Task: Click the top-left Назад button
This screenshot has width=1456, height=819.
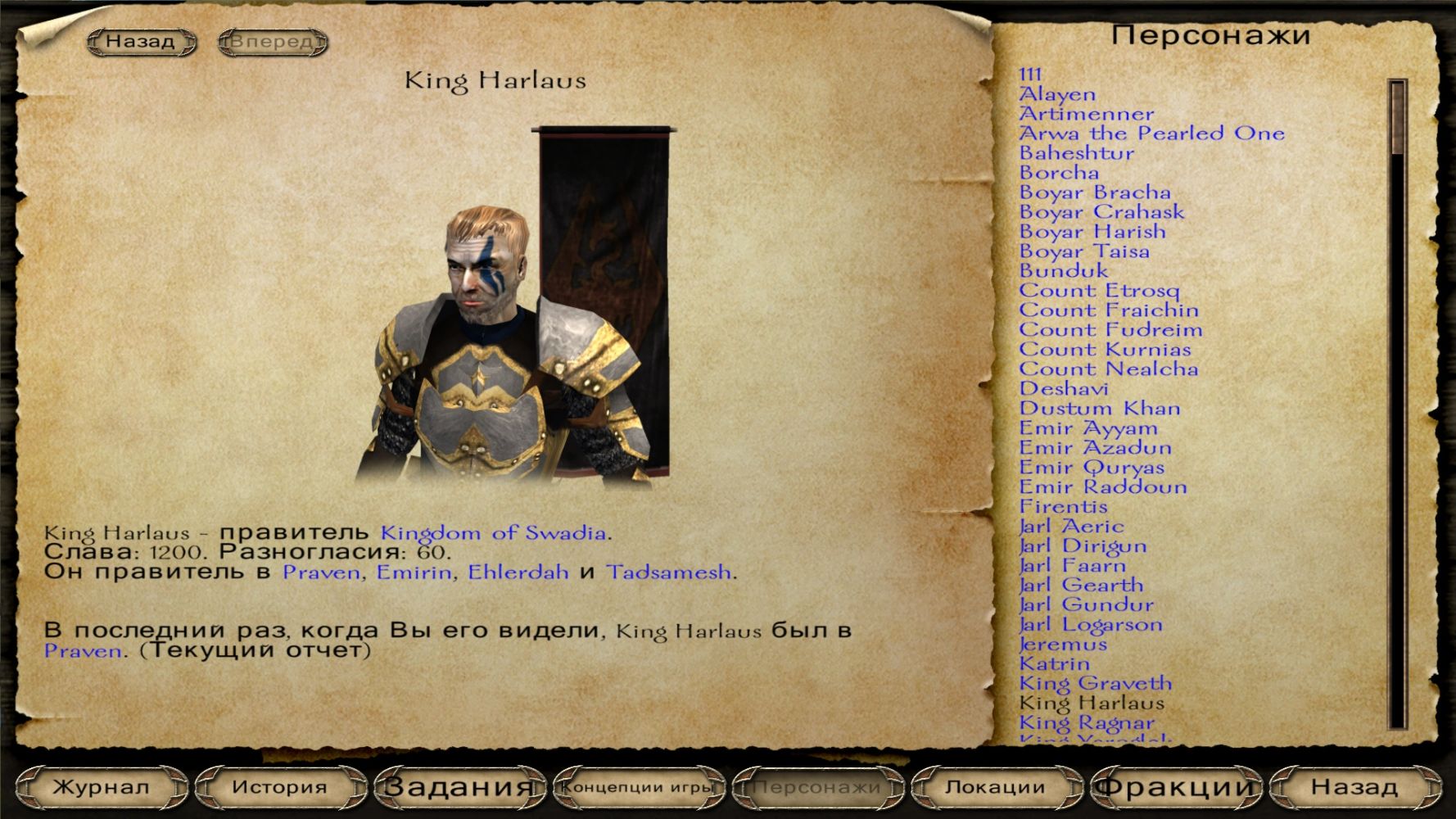Action: pyautogui.click(x=141, y=42)
